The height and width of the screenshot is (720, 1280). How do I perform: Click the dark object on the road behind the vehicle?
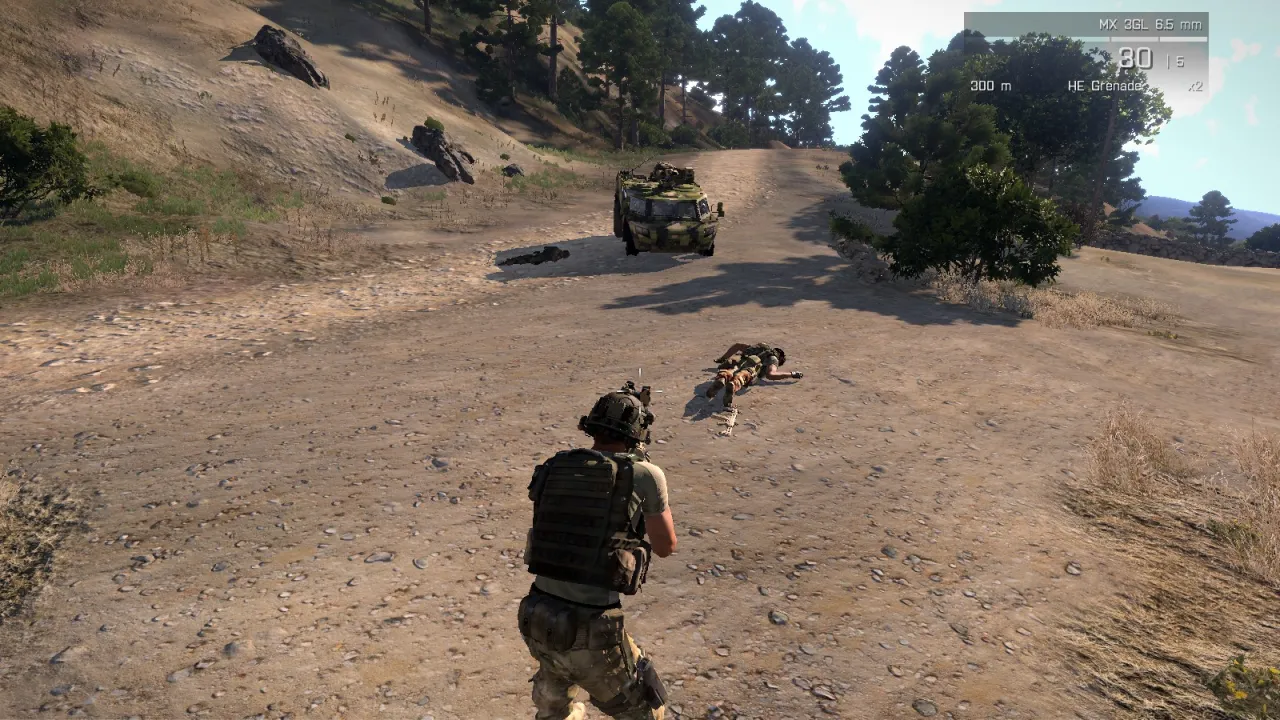tap(535, 257)
